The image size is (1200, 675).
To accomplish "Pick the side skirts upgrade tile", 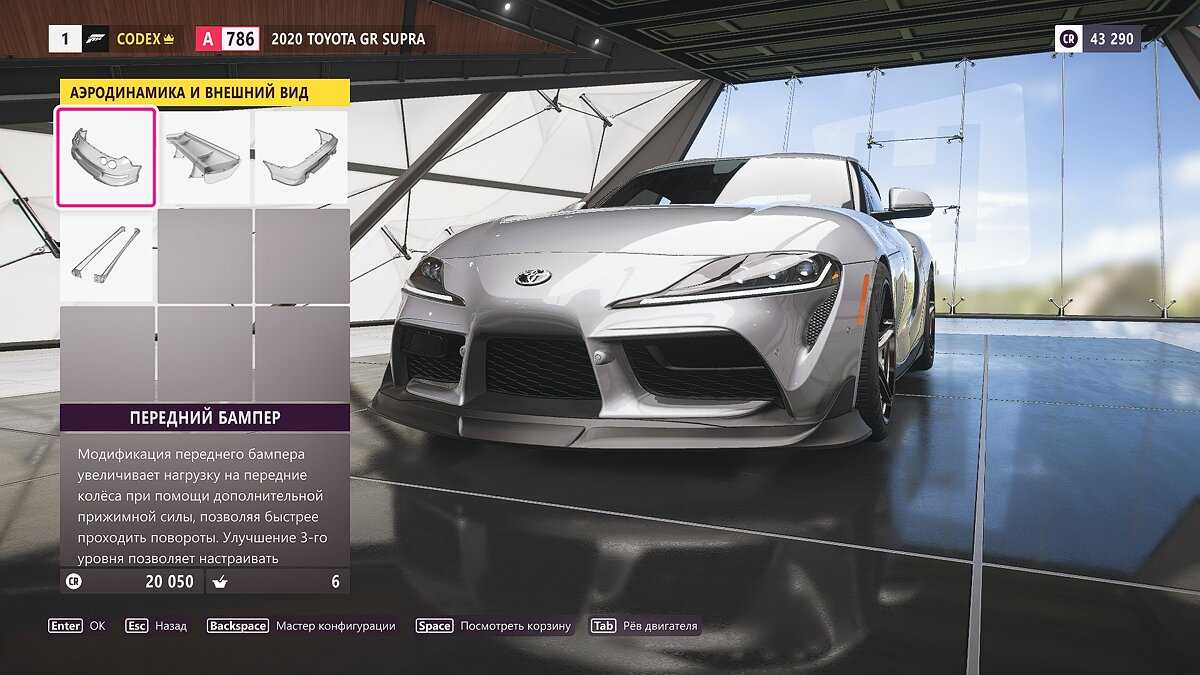I will (x=106, y=254).
